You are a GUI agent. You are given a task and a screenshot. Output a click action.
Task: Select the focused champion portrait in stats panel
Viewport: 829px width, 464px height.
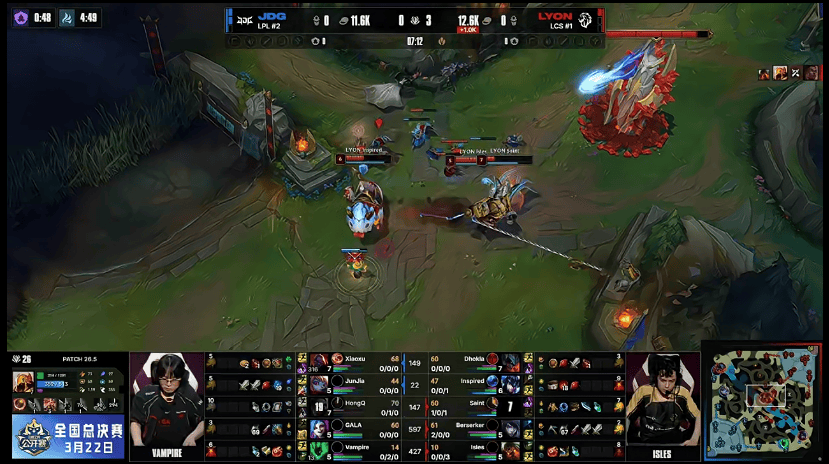click(23, 382)
